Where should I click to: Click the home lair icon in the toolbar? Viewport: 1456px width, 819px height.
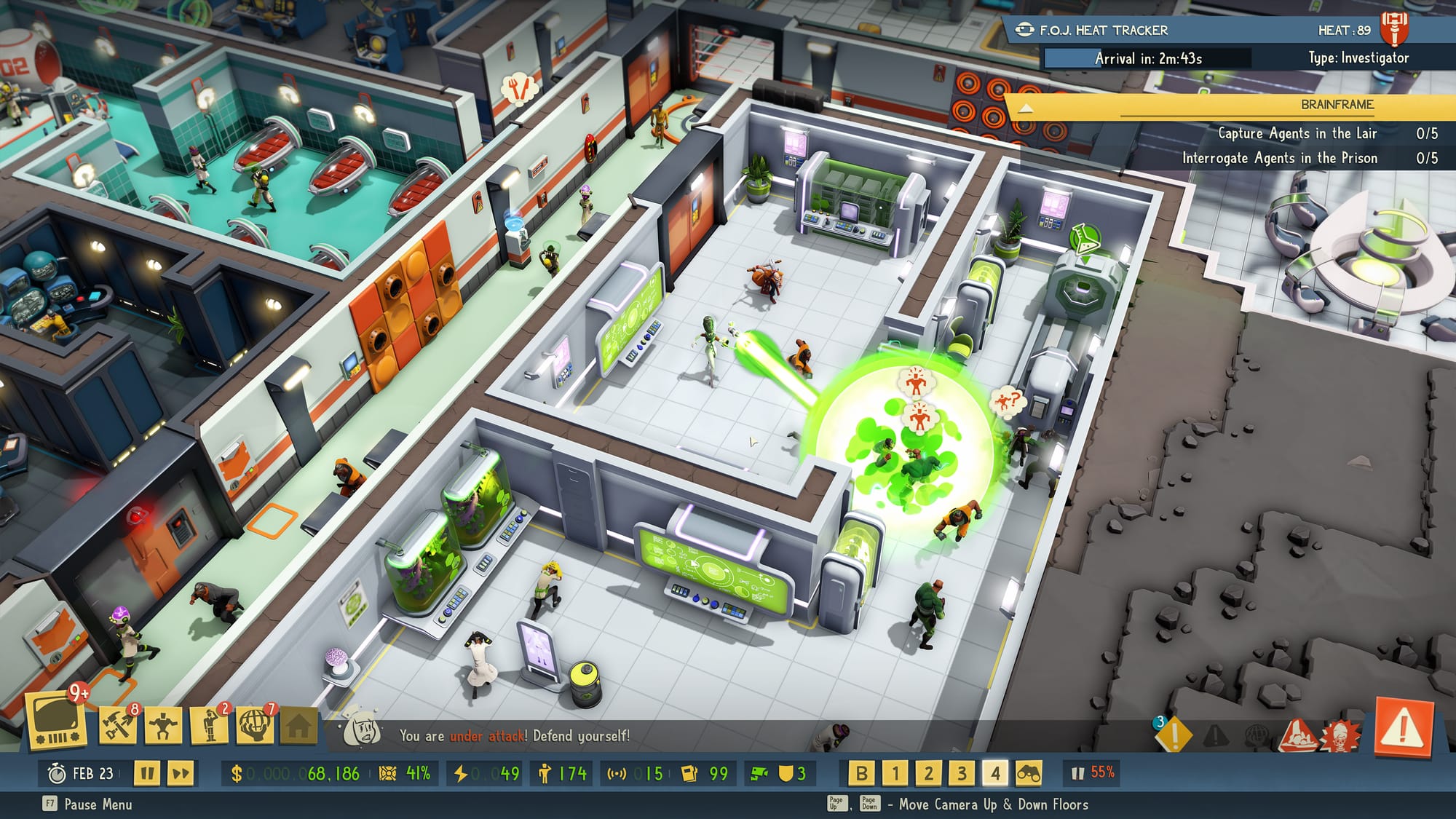[300, 724]
